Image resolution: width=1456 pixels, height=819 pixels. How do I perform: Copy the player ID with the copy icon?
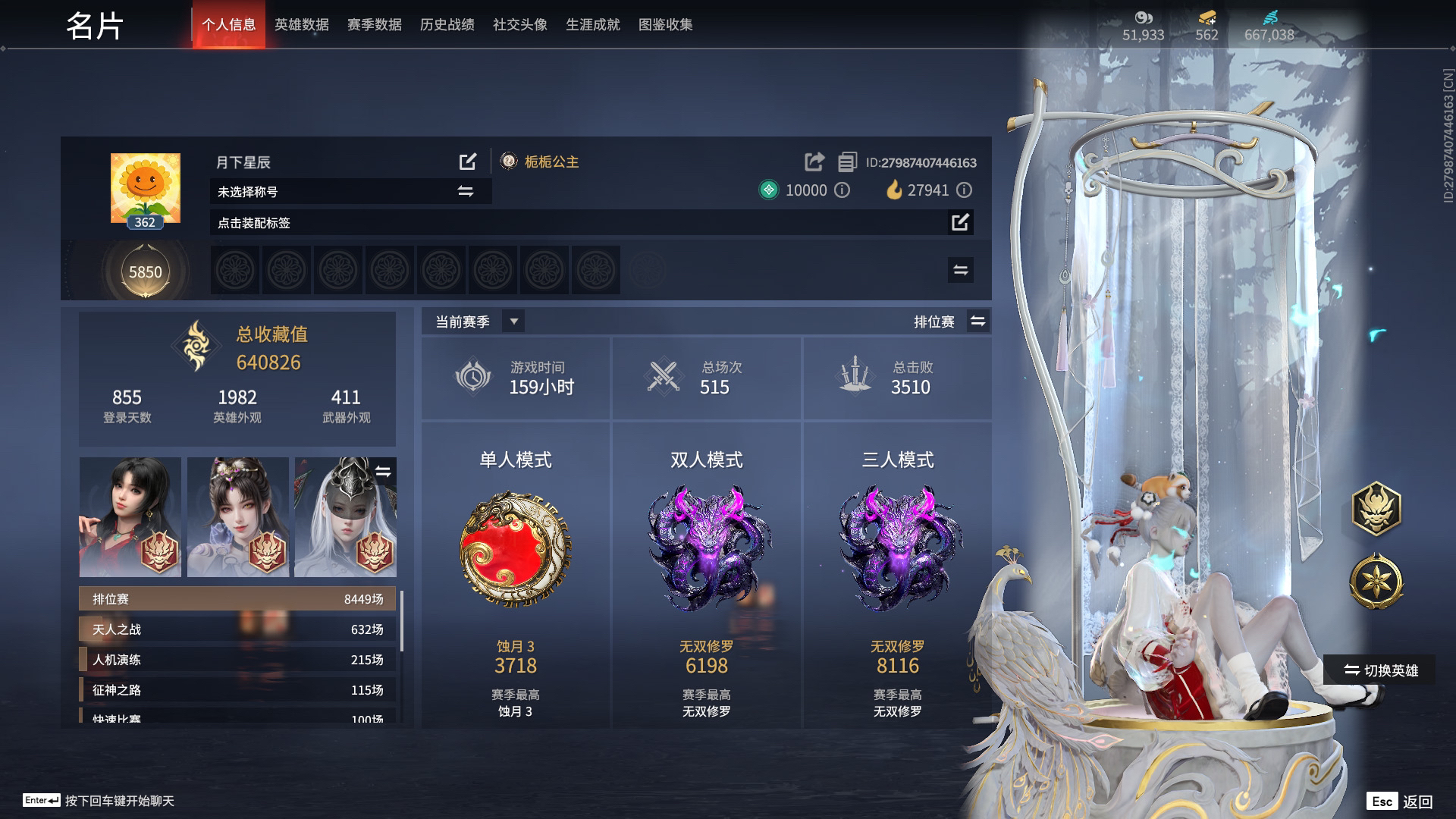(x=847, y=162)
